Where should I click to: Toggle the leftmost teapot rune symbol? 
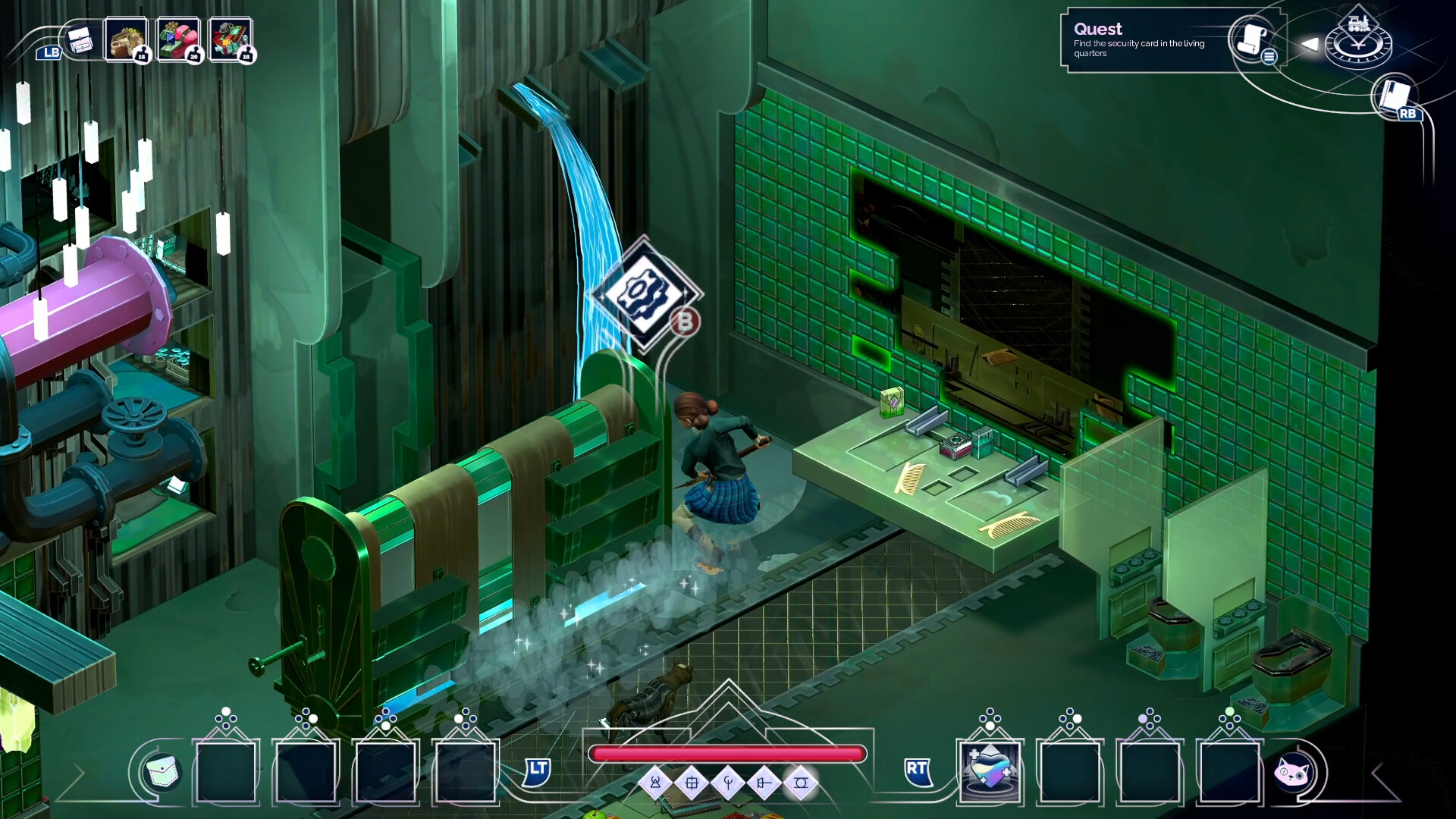point(654,783)
